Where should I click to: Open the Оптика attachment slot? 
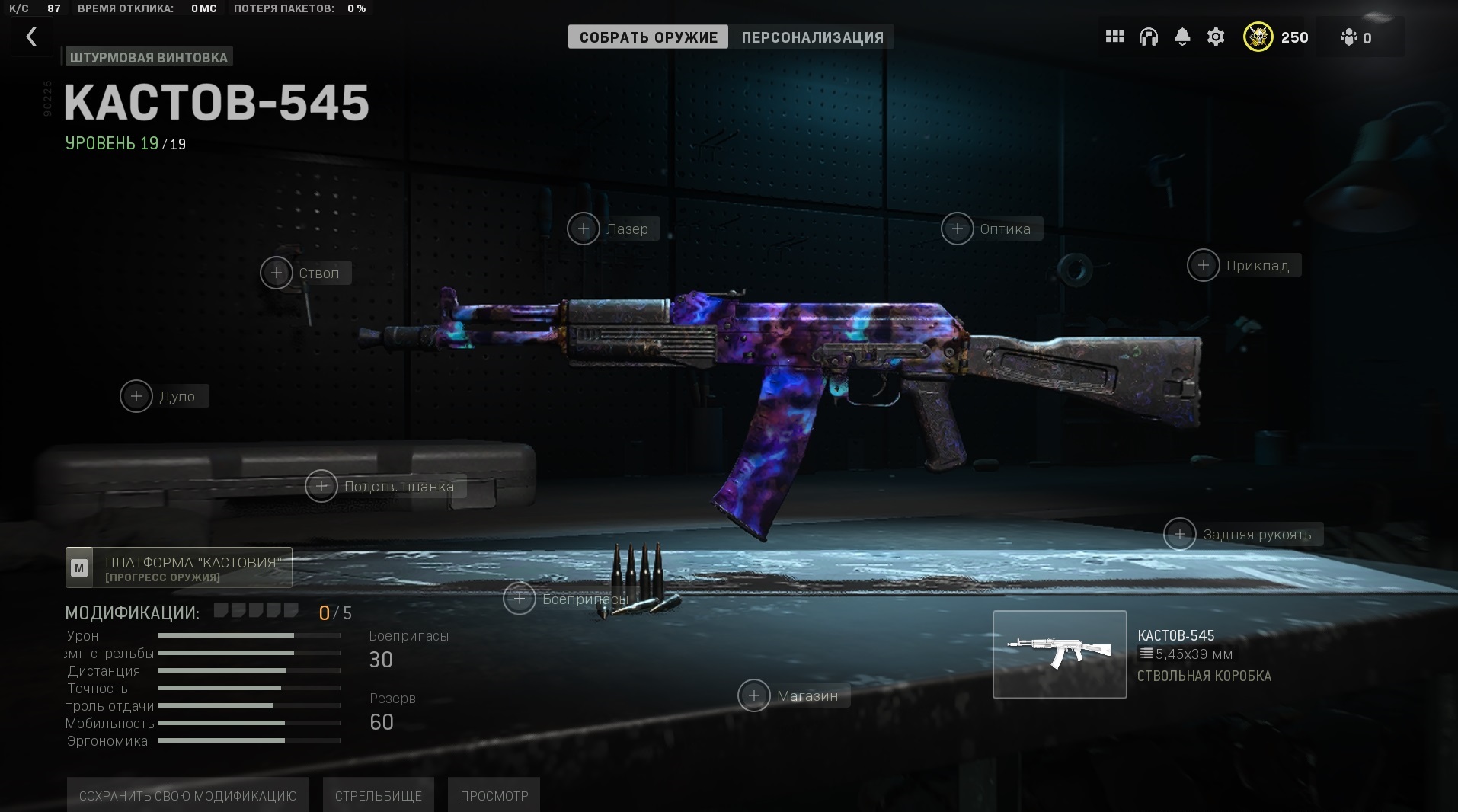pyautogui.click(x=958, y=229)
